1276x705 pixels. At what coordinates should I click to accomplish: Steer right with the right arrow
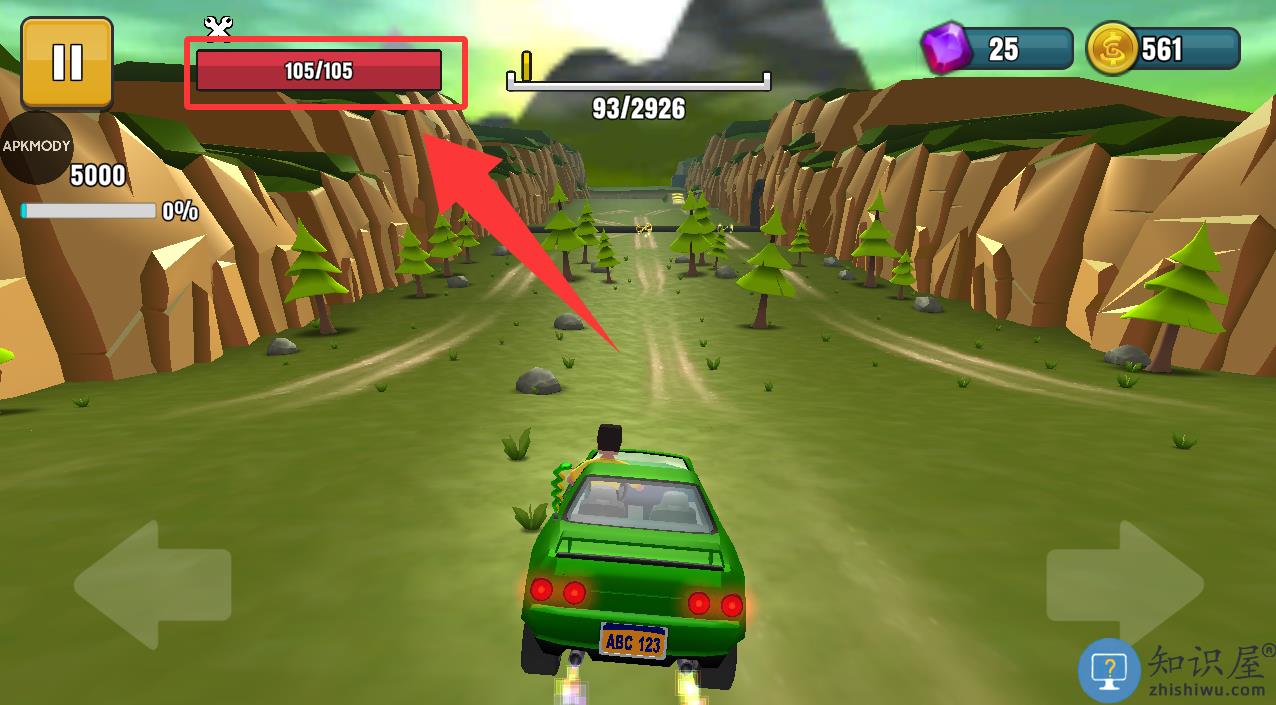coord(1124,584)
